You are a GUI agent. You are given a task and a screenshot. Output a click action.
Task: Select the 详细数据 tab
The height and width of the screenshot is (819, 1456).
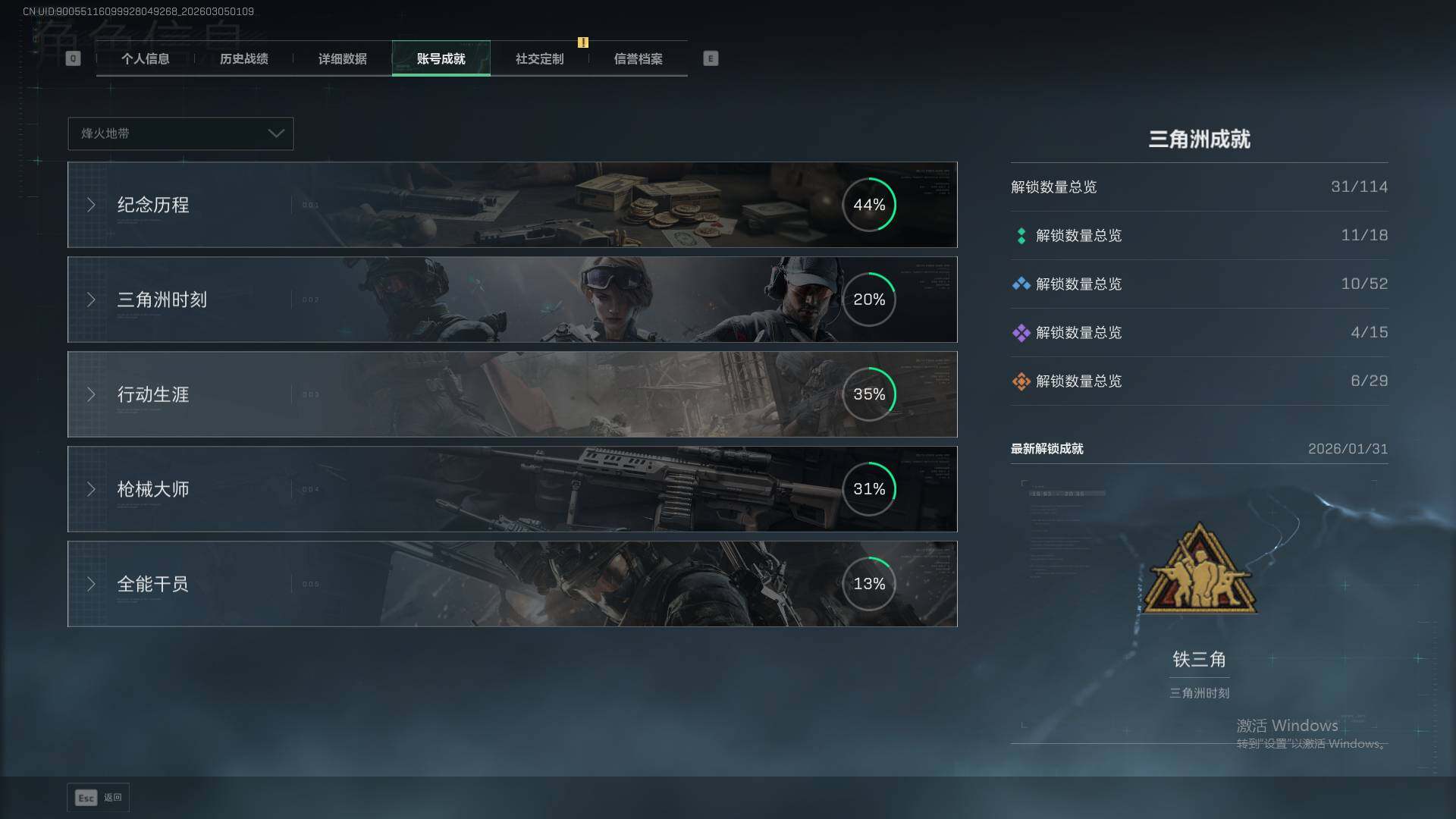(342, 59)
